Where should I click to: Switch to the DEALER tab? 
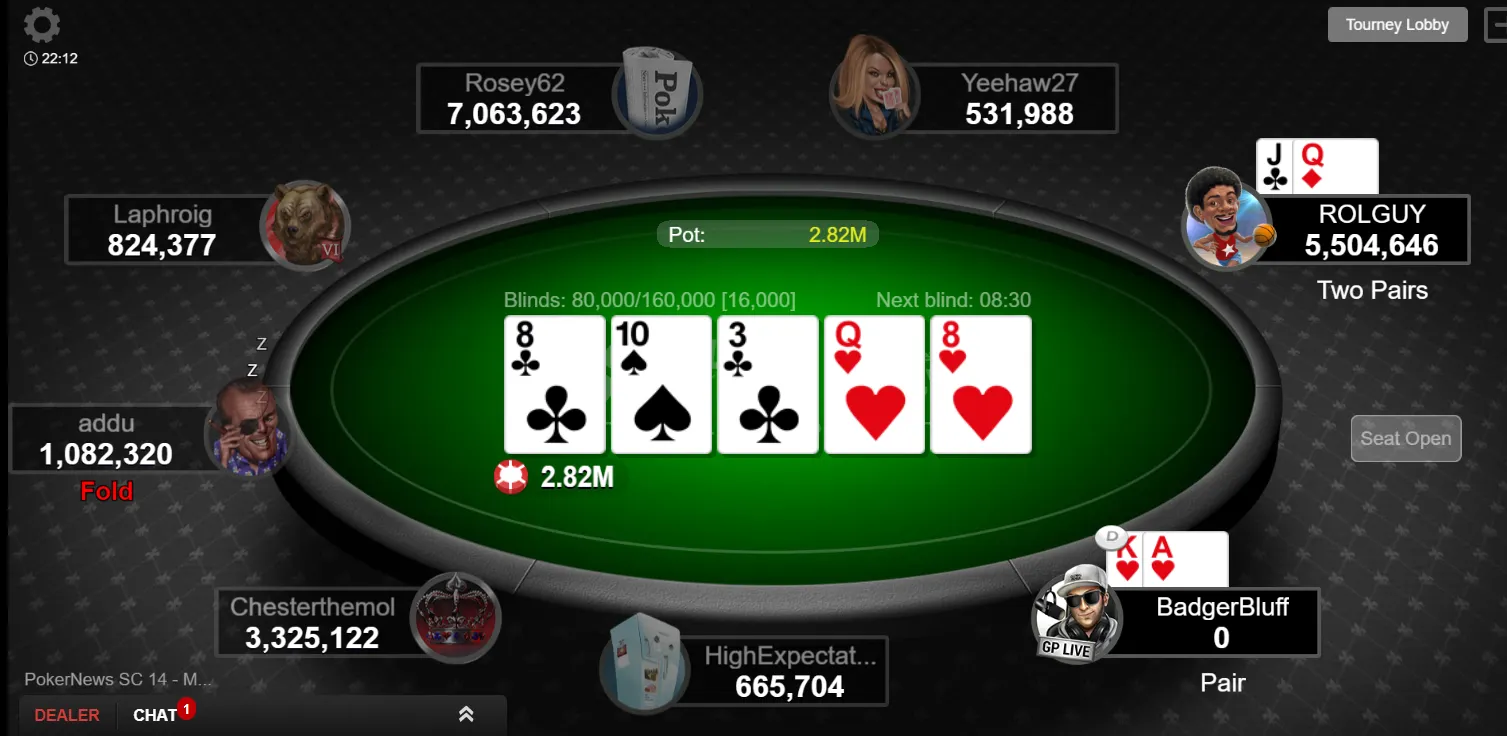67,715
